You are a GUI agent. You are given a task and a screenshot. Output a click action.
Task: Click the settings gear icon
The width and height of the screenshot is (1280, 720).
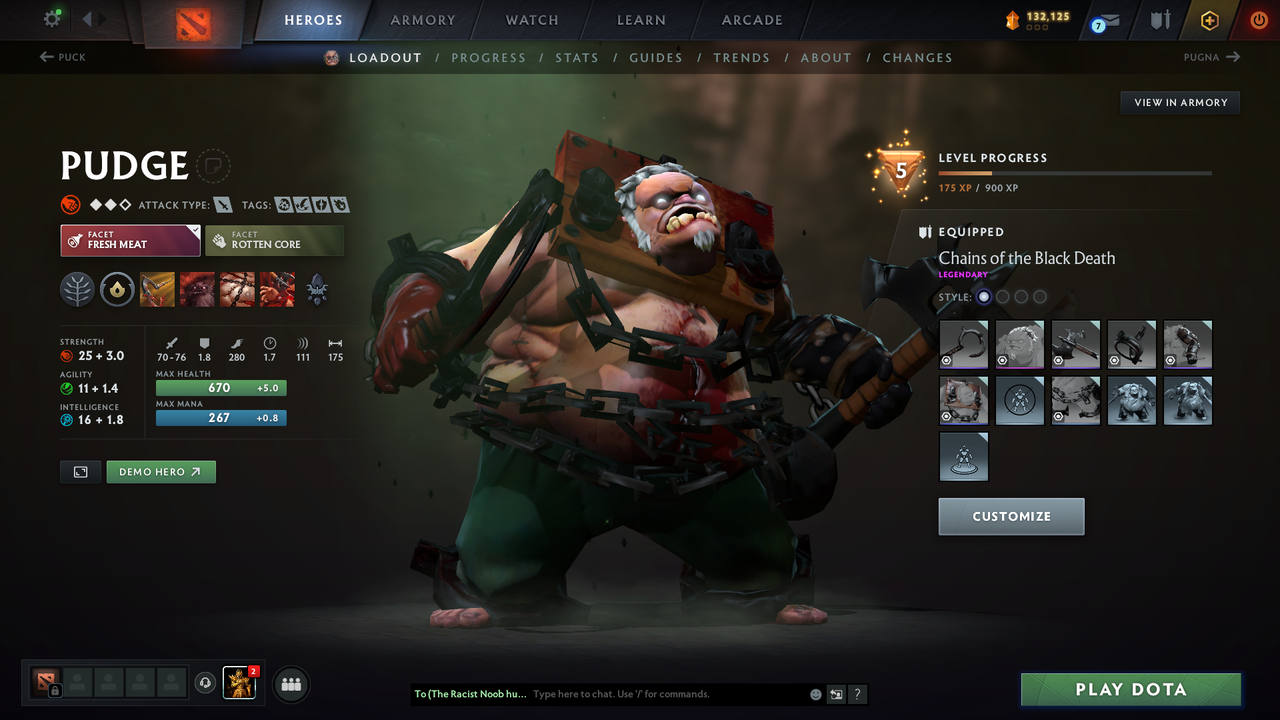pyautogui.click(x=54, y=17)
